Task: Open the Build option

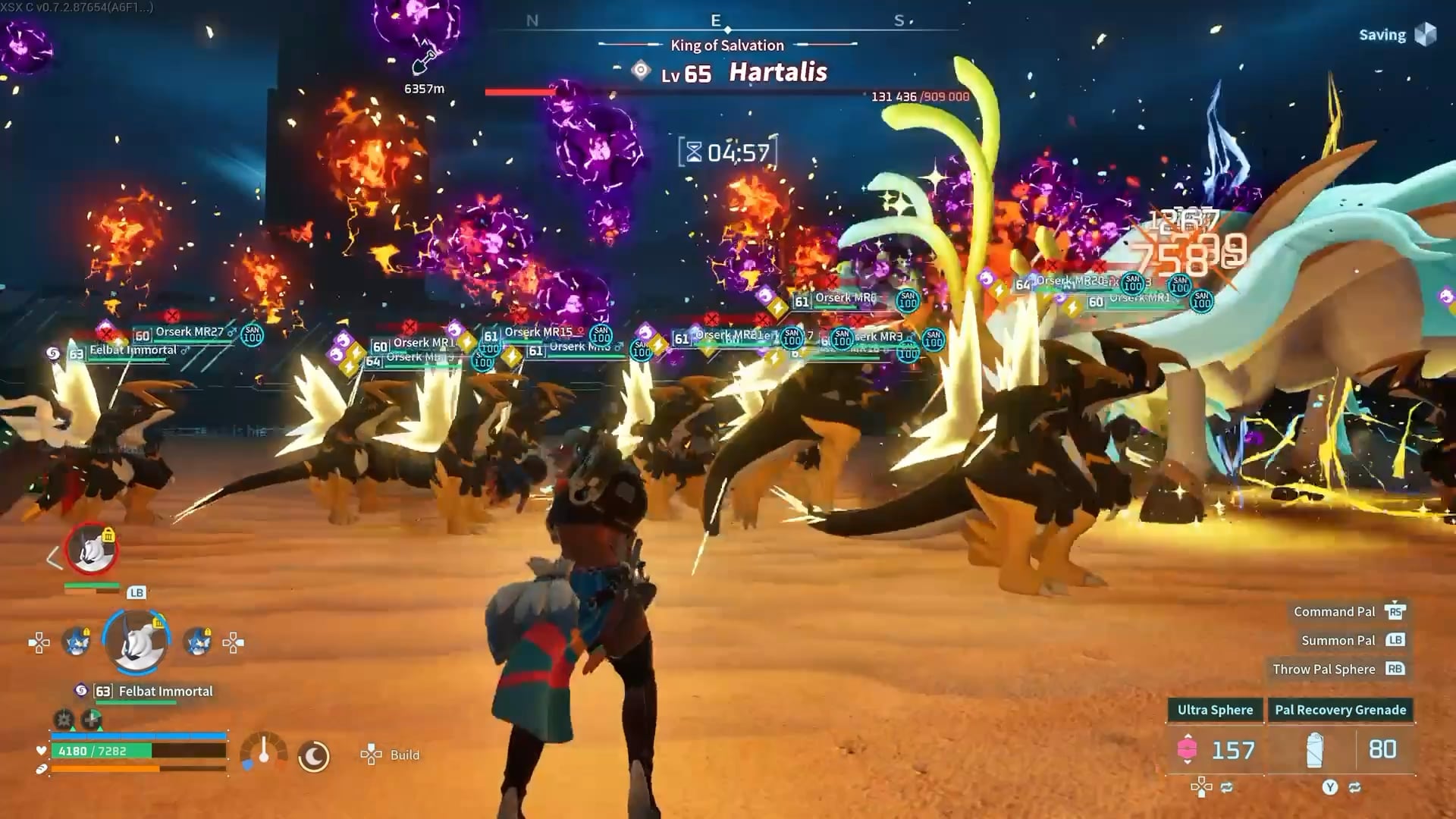Action: pos(391,755)
